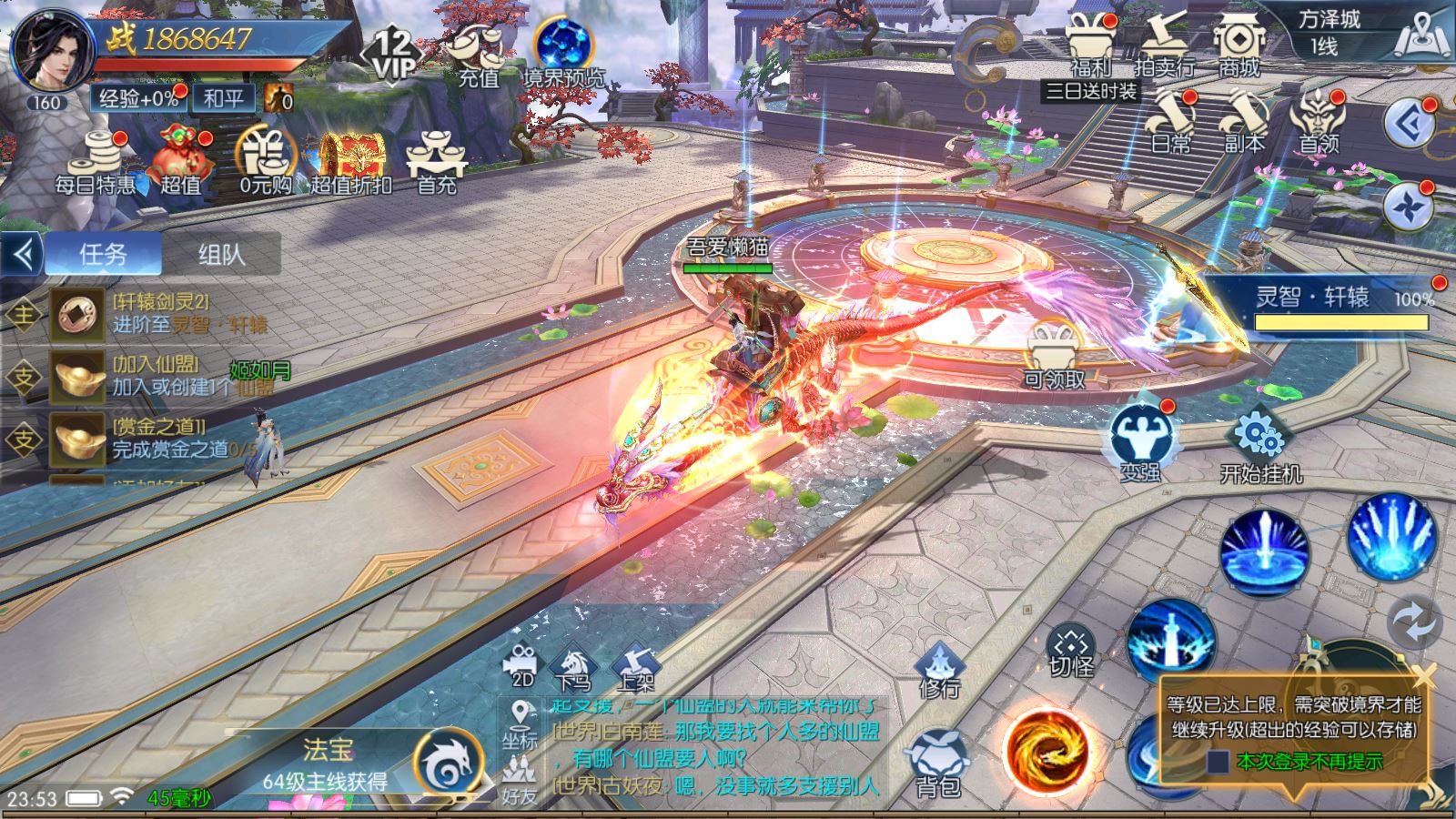
Task: Switch to the 组队 team tab
Action: point(221,254)
